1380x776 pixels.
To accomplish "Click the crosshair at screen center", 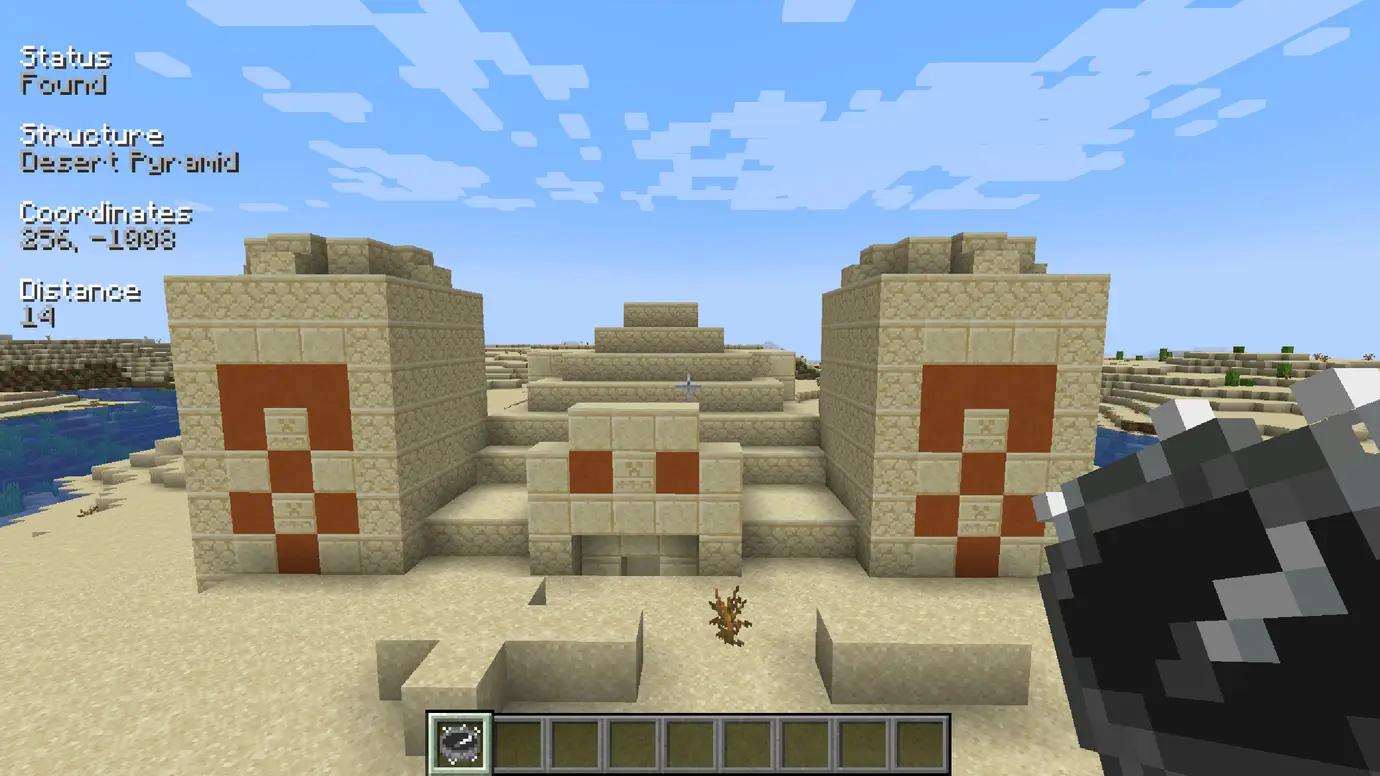I will [x=689, y=383].
